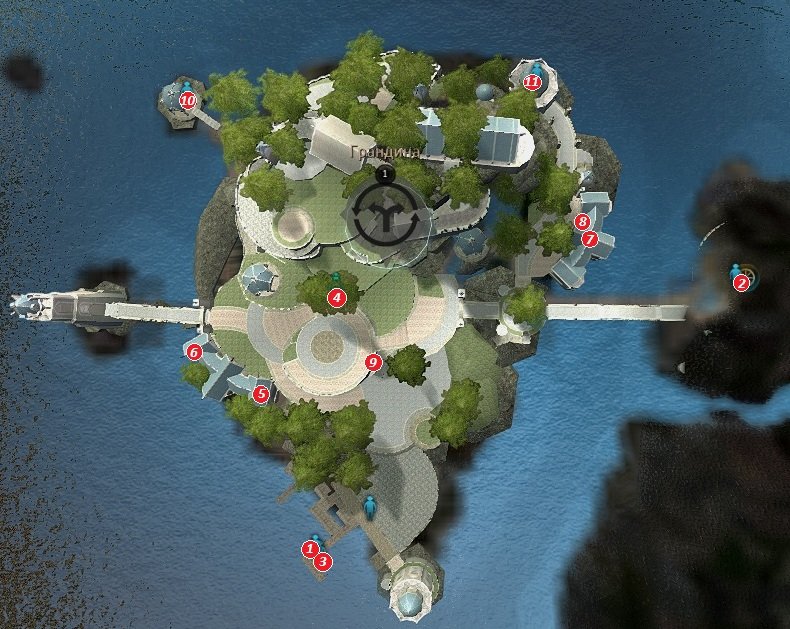Screen dimensions: 790x629
Task: Select red map marker number 2
Action: click(x=741, y=283)
